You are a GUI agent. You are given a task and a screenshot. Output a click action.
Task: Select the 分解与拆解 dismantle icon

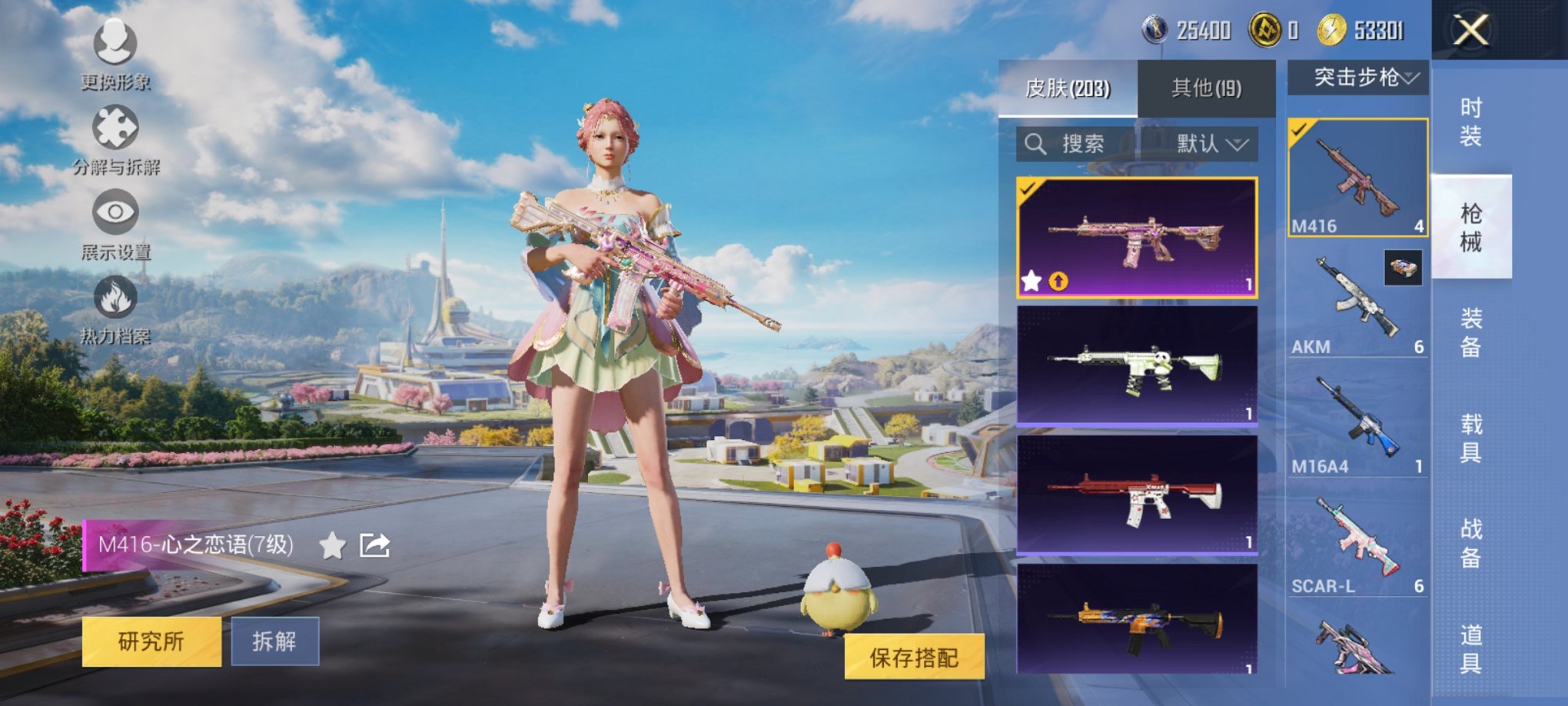click(x=115, y=127)
